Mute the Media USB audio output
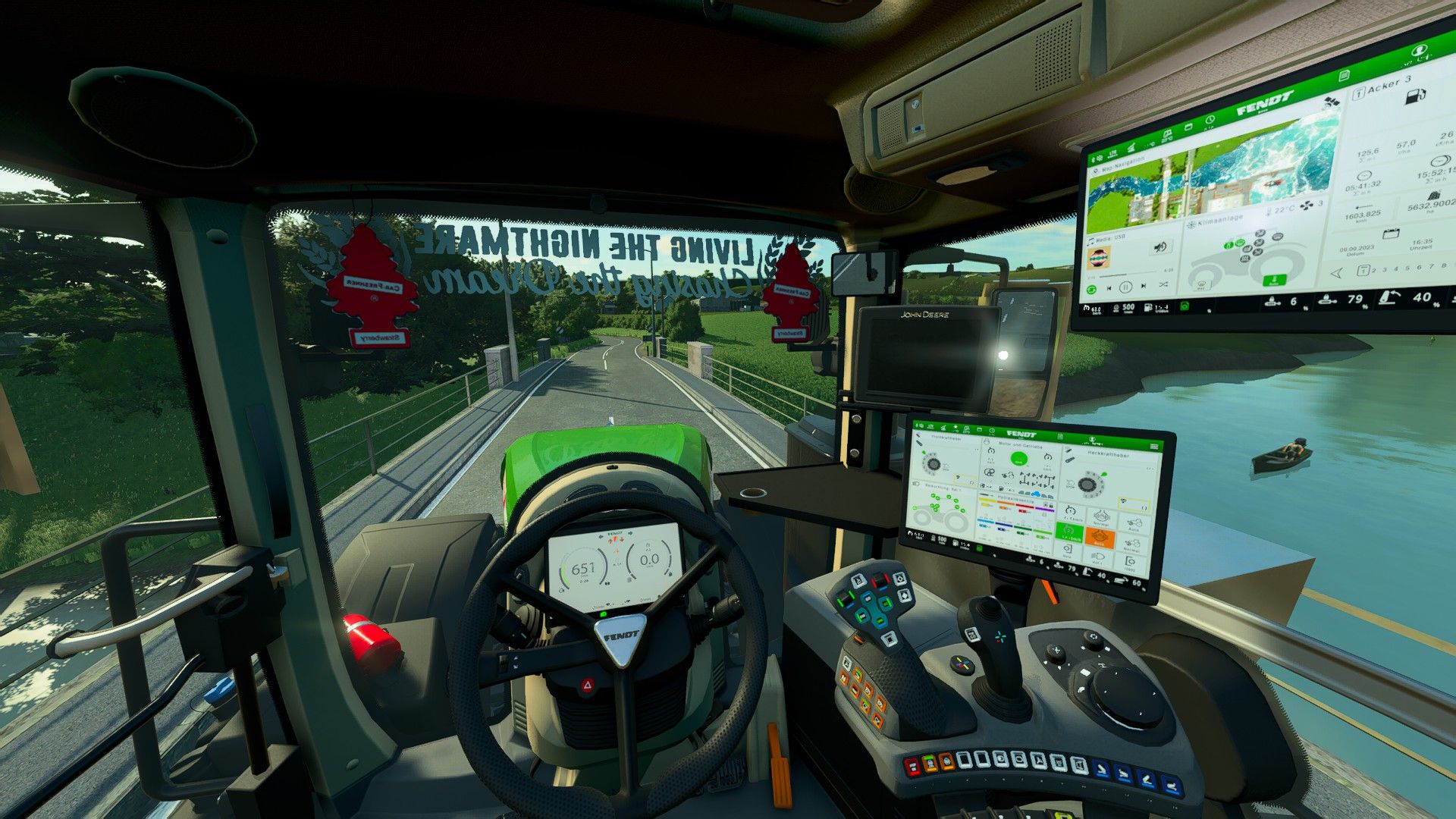1456x819 pixels. tap(1162, 246)
